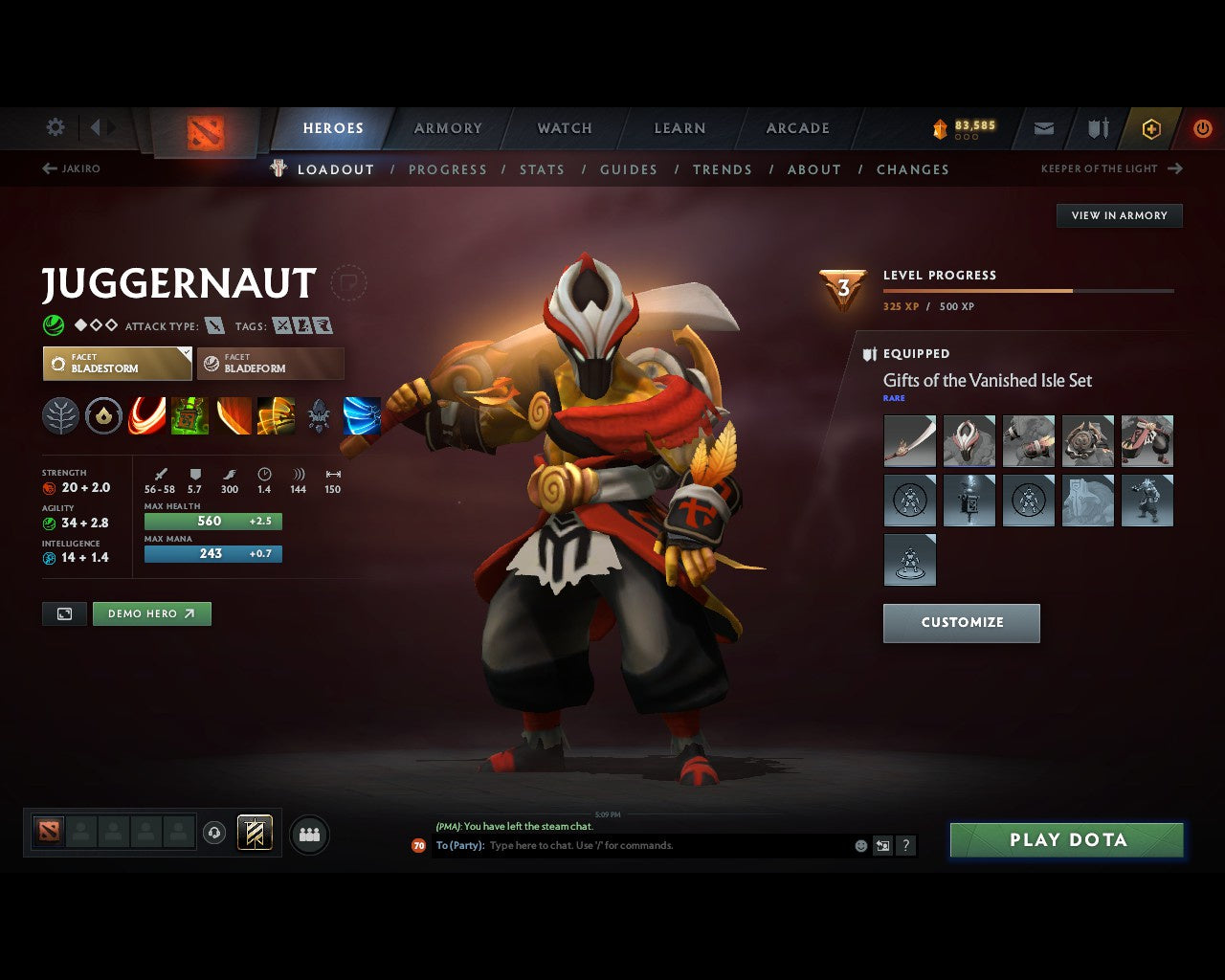The width and height of the screenshot is (1225, 980).
Task: Open the HEROES menu item
Action: coord(333,127)
